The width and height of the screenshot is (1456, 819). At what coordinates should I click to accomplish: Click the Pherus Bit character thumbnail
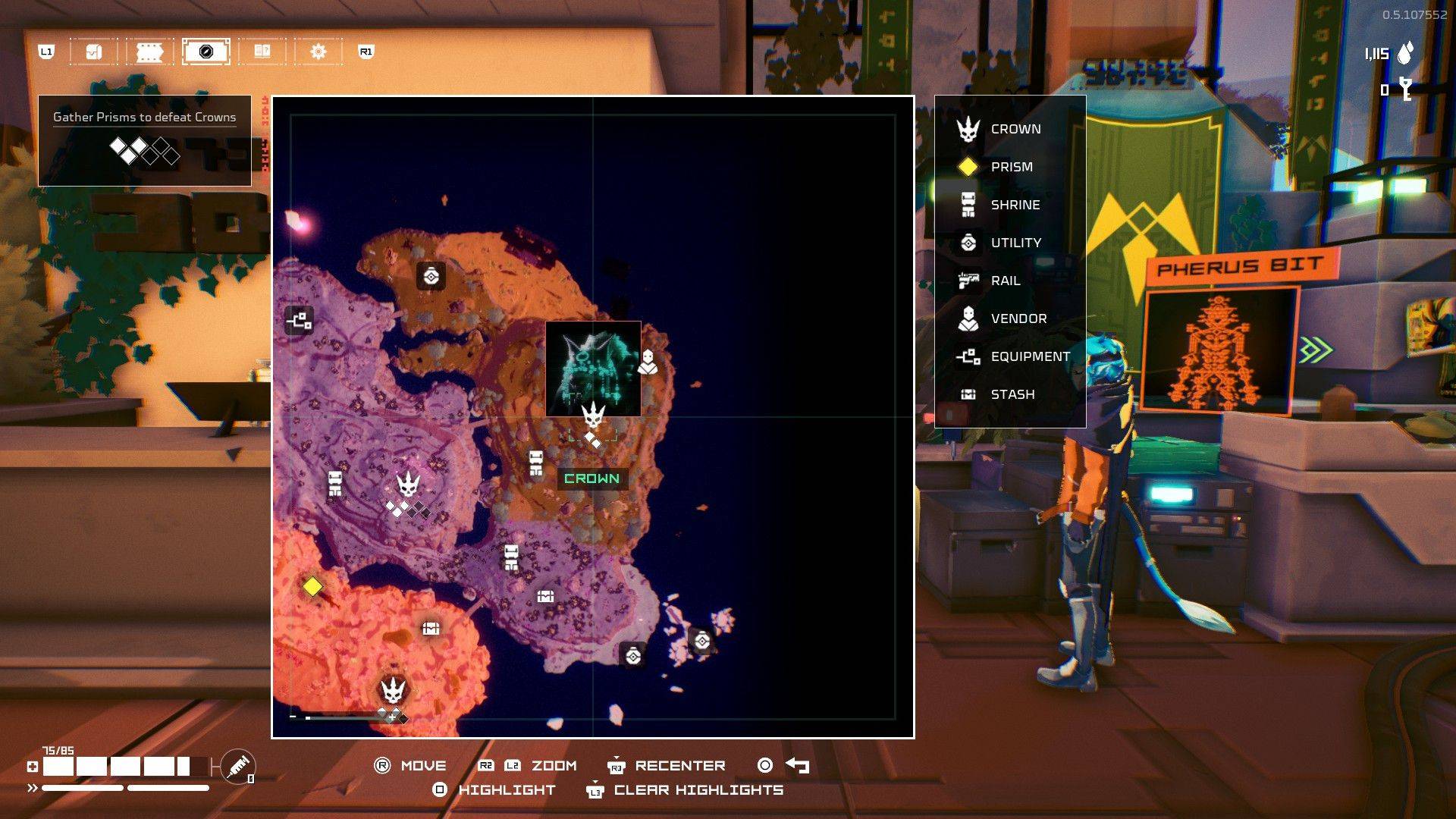(x=1219, y=350)
